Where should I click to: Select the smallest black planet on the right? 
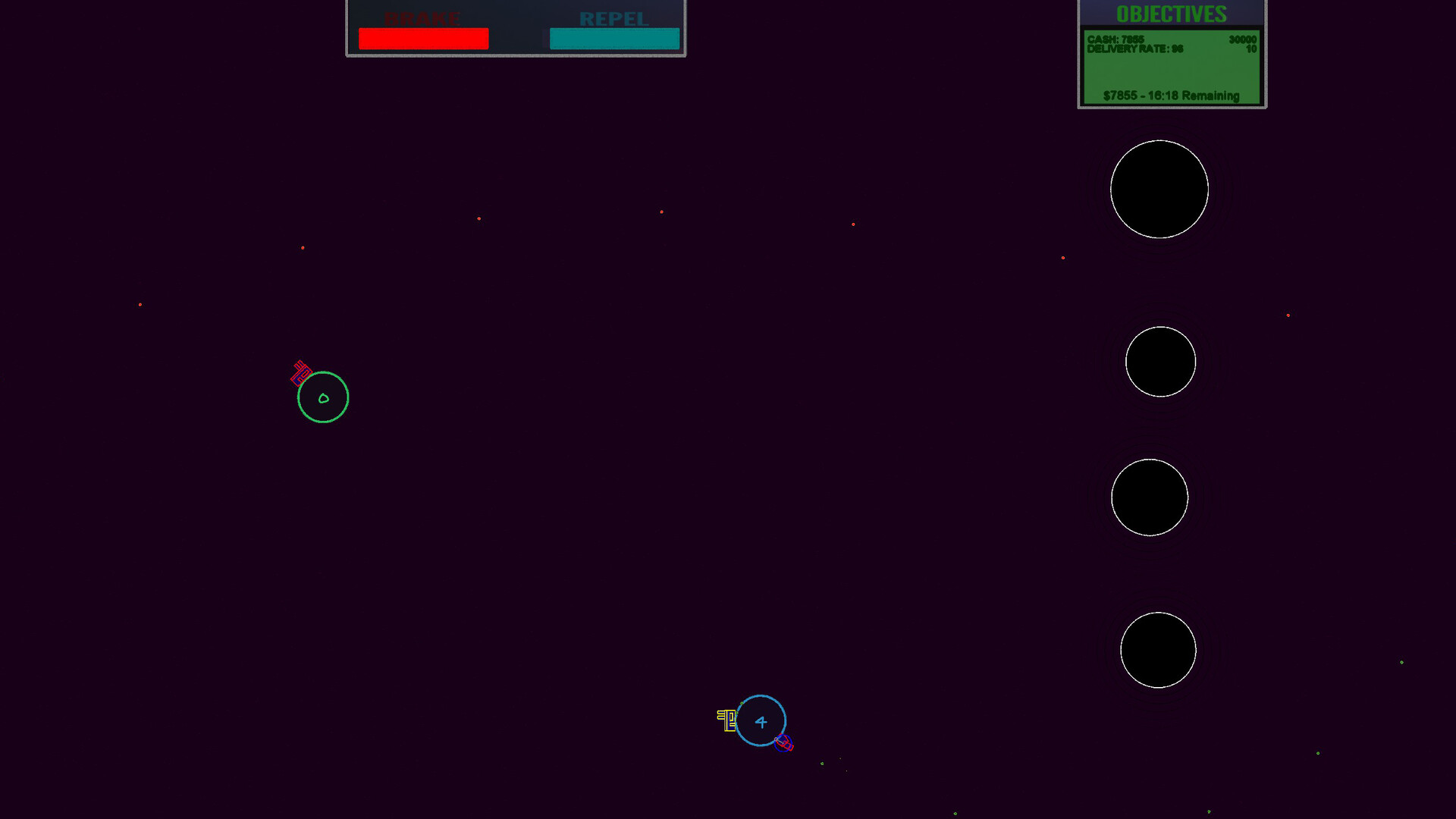coord(1161,362)
